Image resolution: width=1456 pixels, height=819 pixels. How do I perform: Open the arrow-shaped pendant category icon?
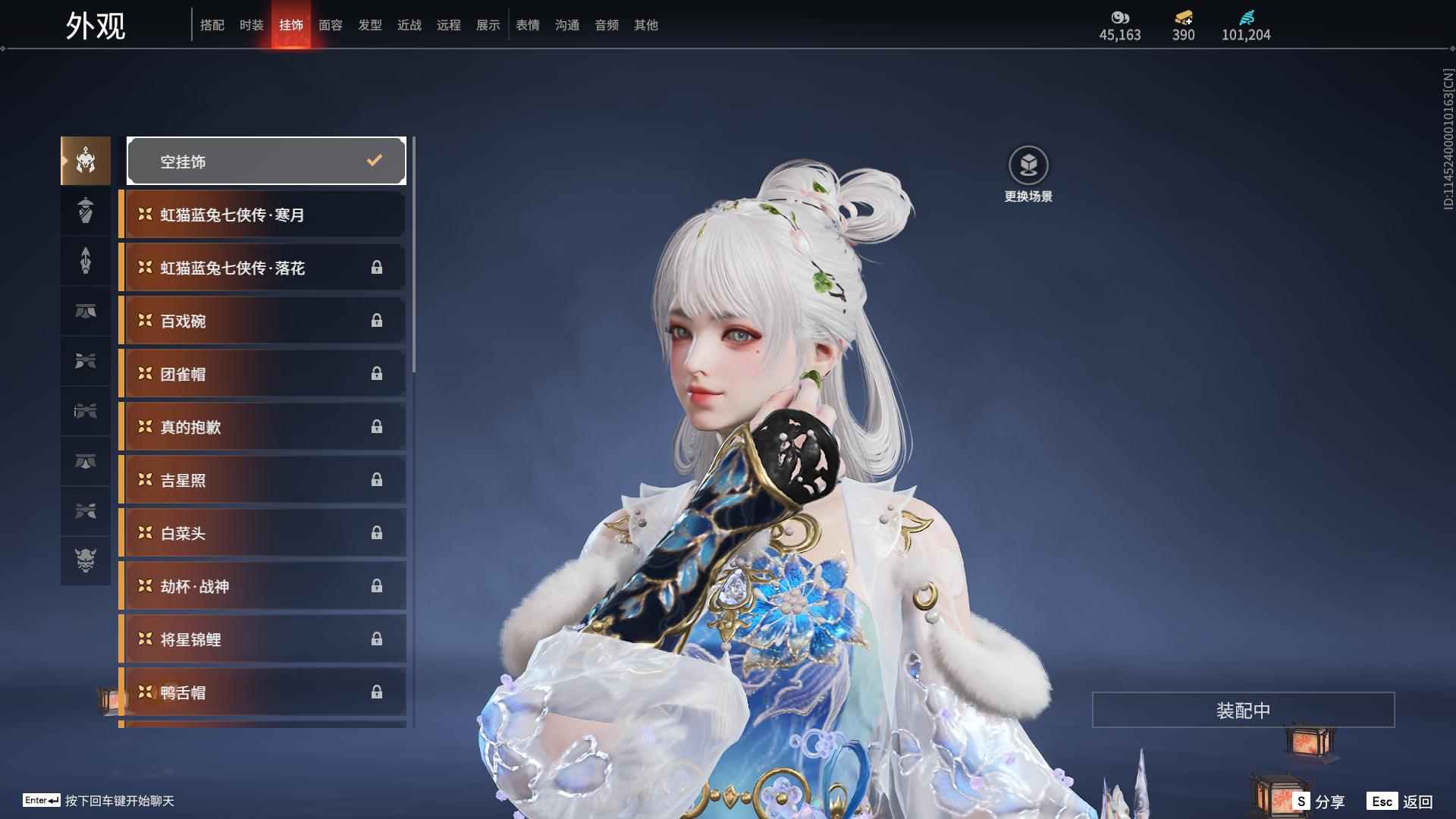[x=86, y=261]
